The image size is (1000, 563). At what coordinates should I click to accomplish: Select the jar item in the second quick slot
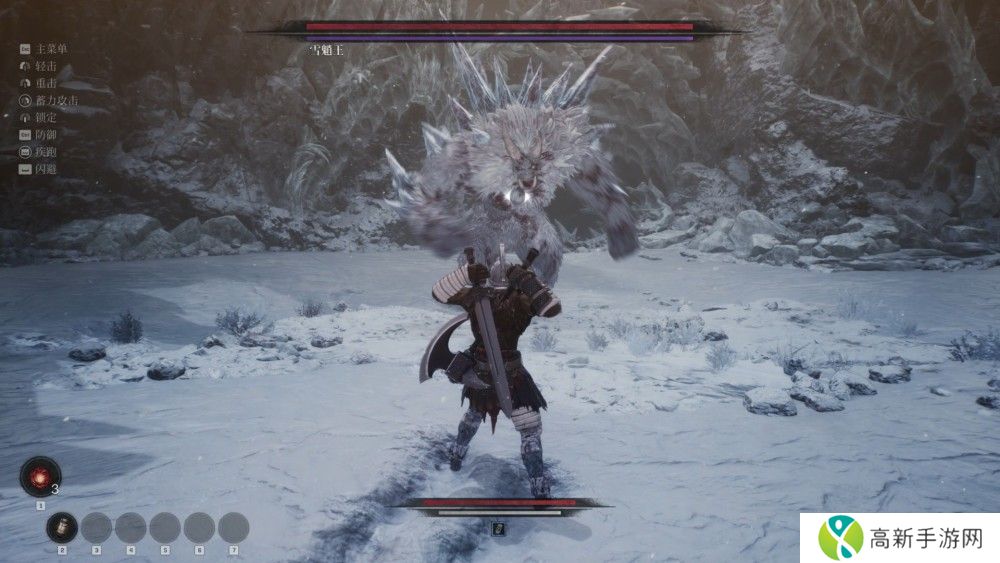coord(62,527)
